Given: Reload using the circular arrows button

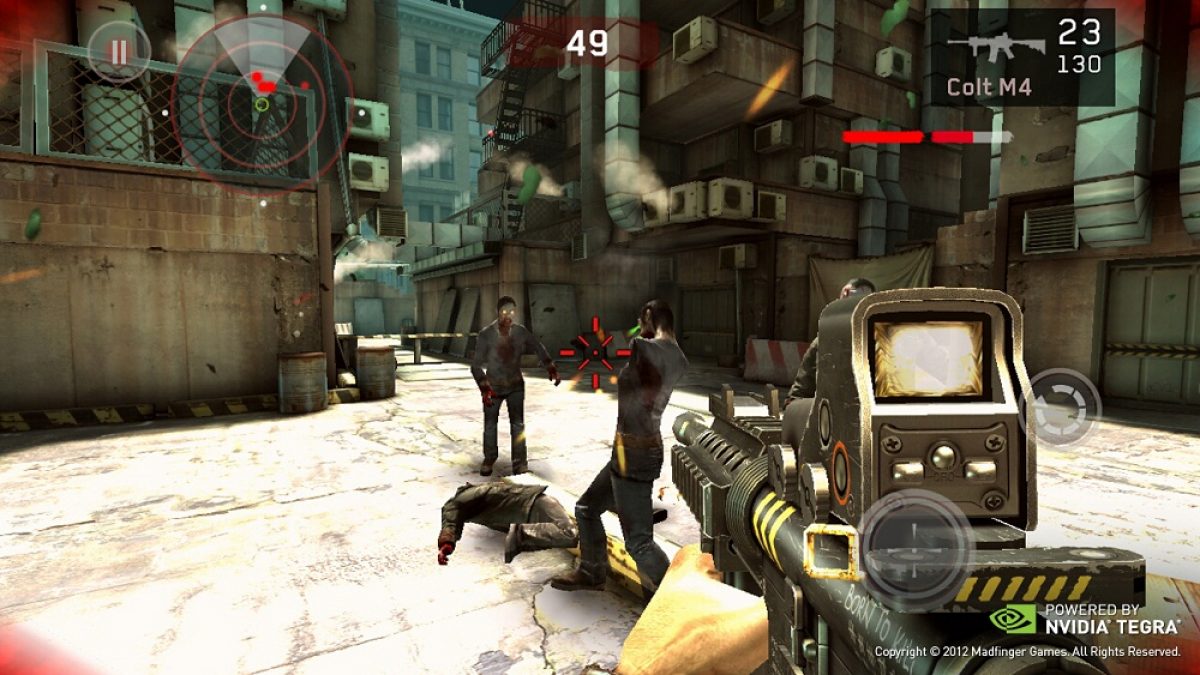Looking at the screenshot, I should [x=1062, y=407].
